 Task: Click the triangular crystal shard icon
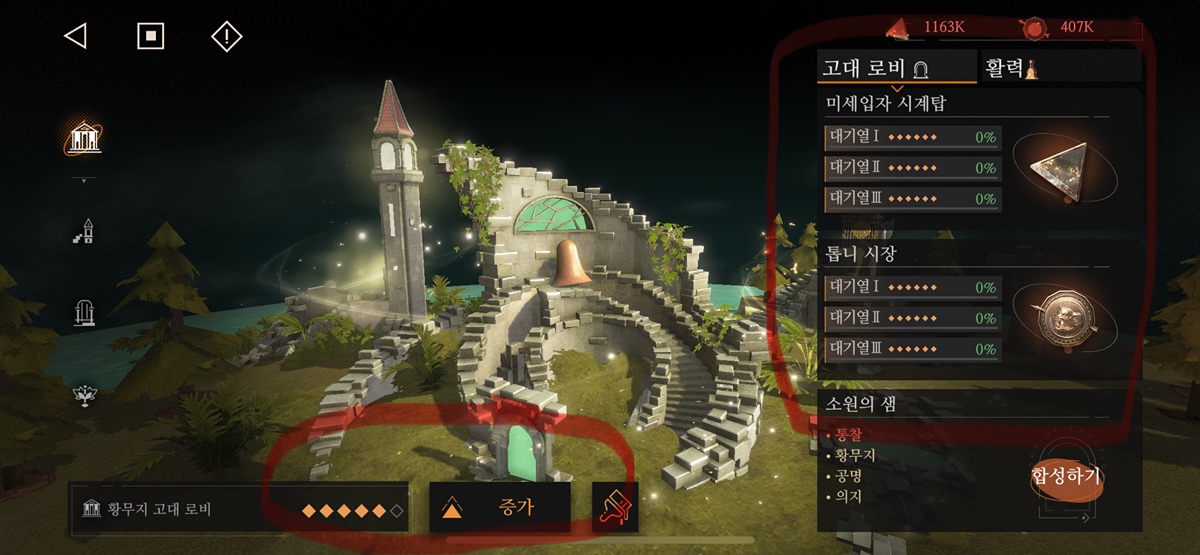[x=1062, y=167]
